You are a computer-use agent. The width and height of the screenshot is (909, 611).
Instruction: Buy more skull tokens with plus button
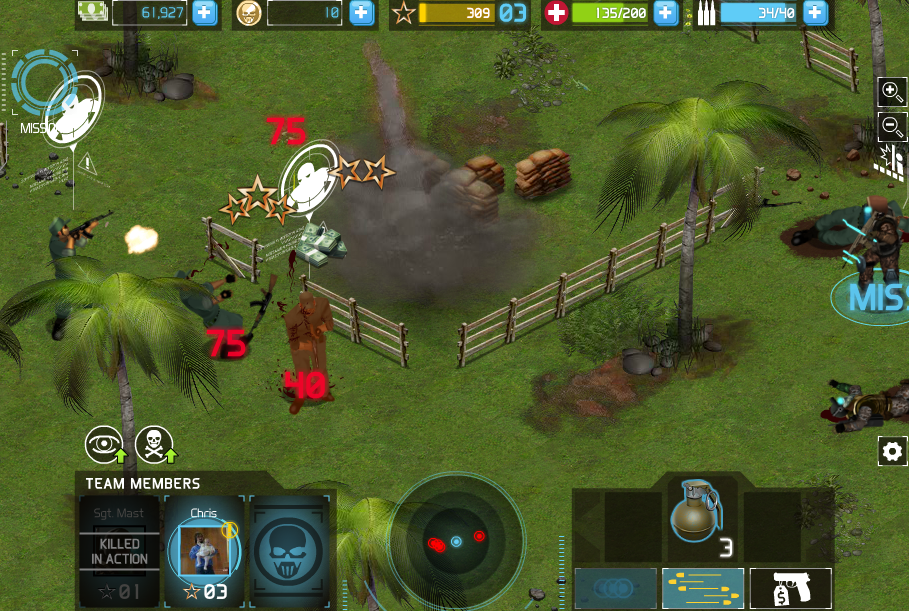tap(361, 13)
